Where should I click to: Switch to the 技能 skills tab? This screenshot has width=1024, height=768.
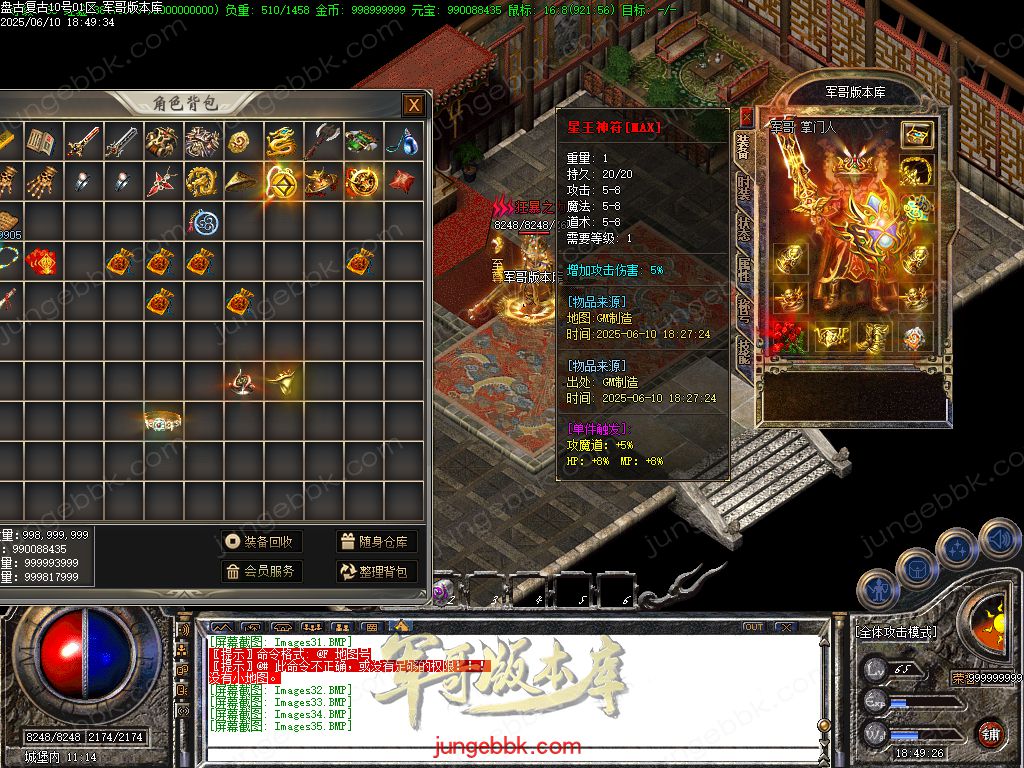[x=743, y=350]
